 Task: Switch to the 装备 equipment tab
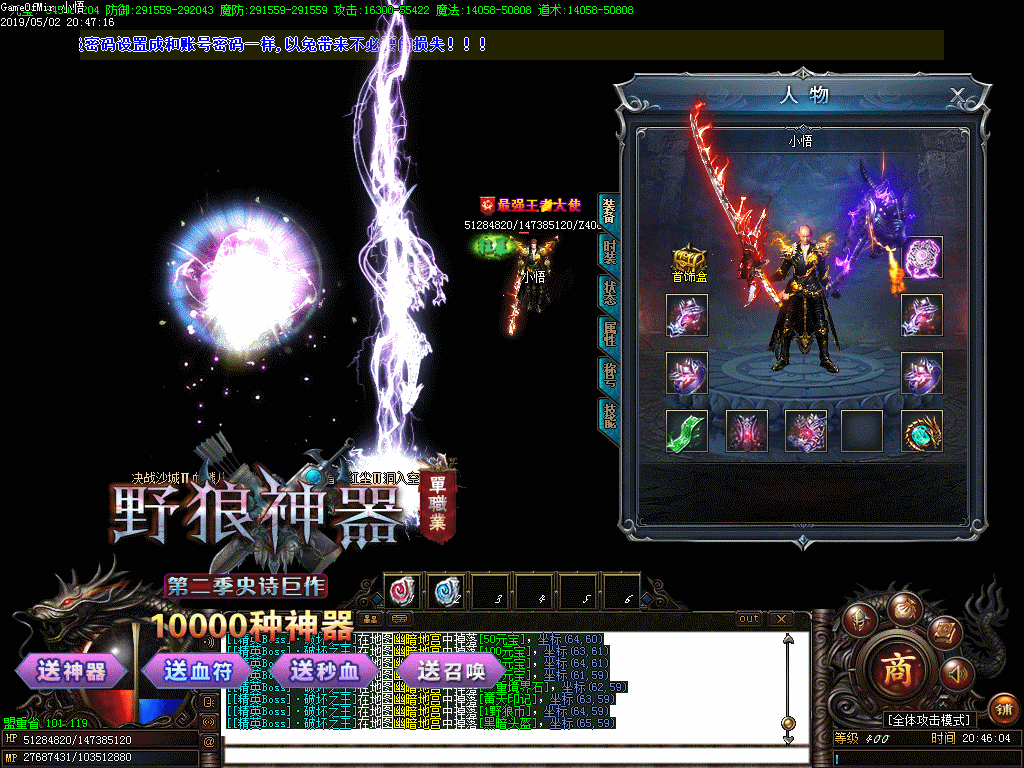click(609, 211)
